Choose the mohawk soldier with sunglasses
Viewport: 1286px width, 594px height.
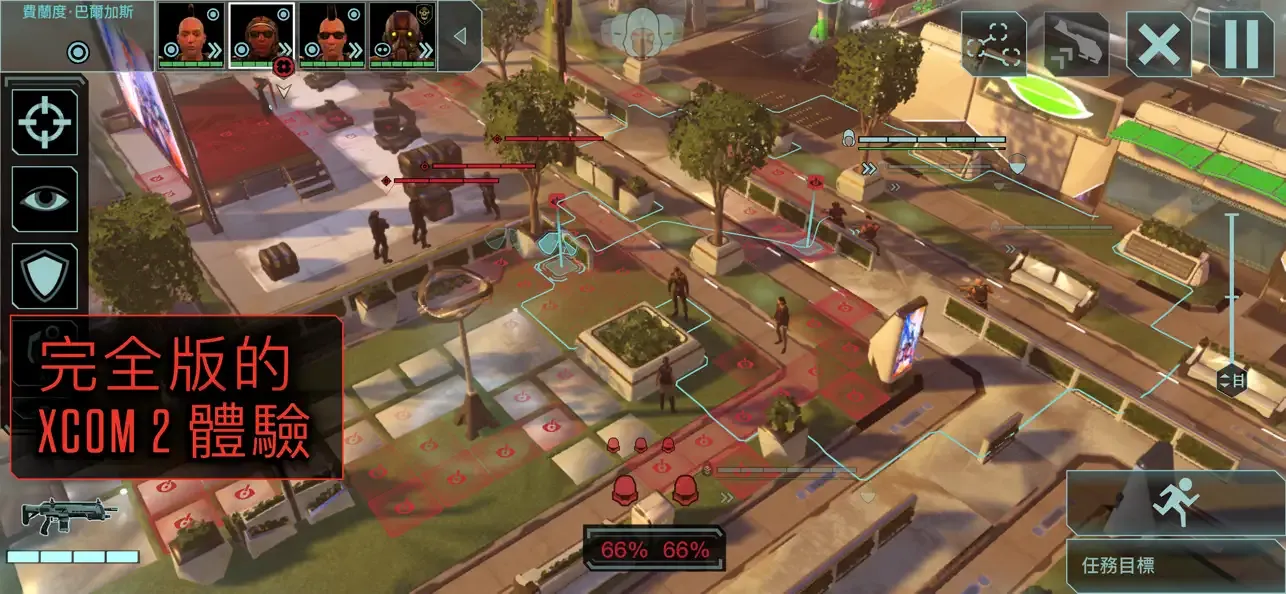(331, 36)
